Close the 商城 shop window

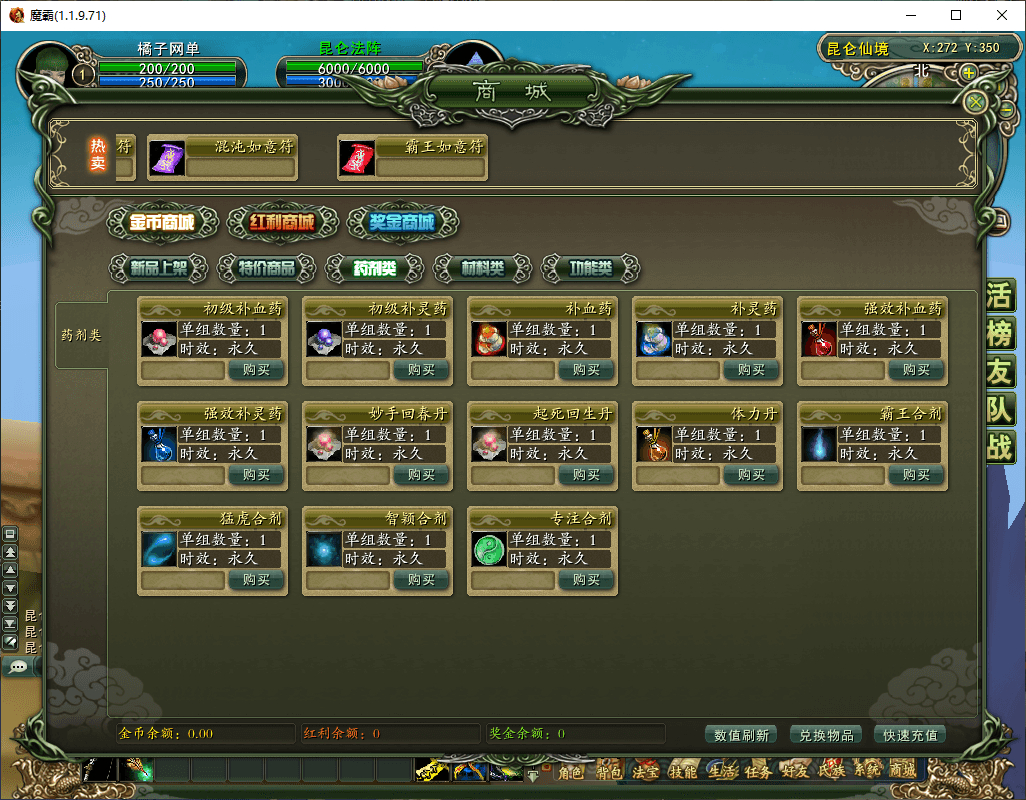tap(976, 102)
